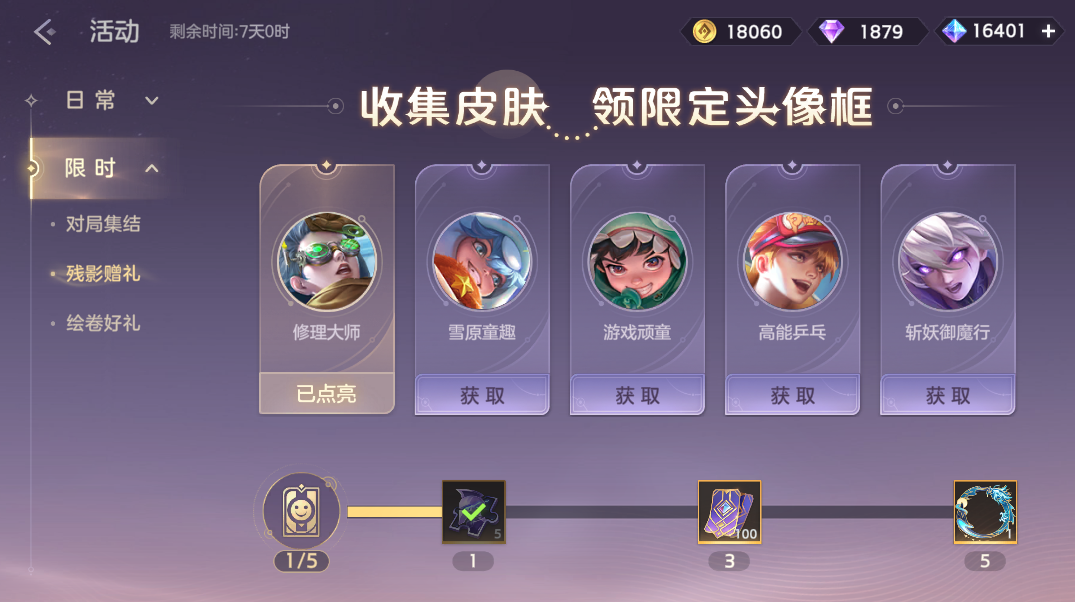Screen dimensions: 1075x602
Task: Select the 残影赠礼 event
Action: click(103, 274)
